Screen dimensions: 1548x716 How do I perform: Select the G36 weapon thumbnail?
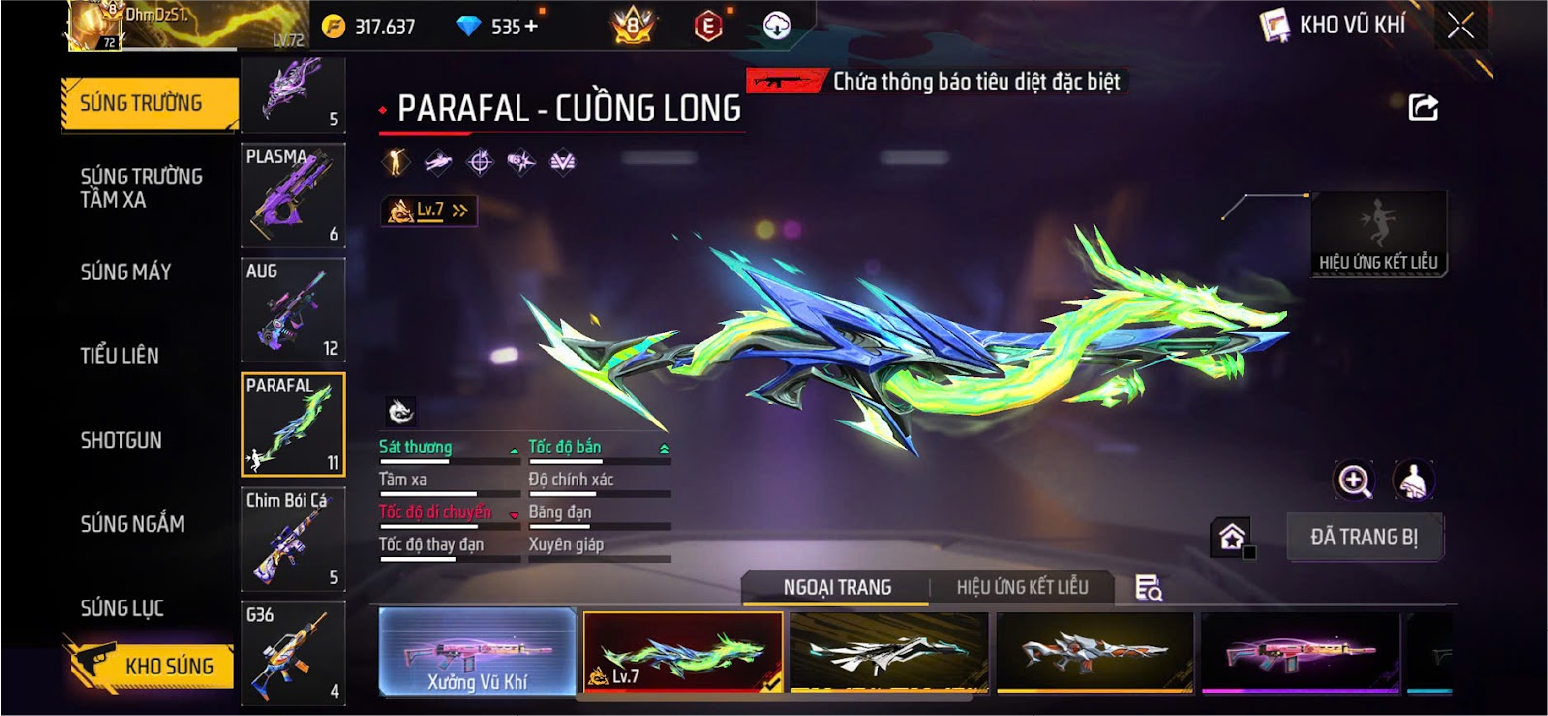point(293,652)
